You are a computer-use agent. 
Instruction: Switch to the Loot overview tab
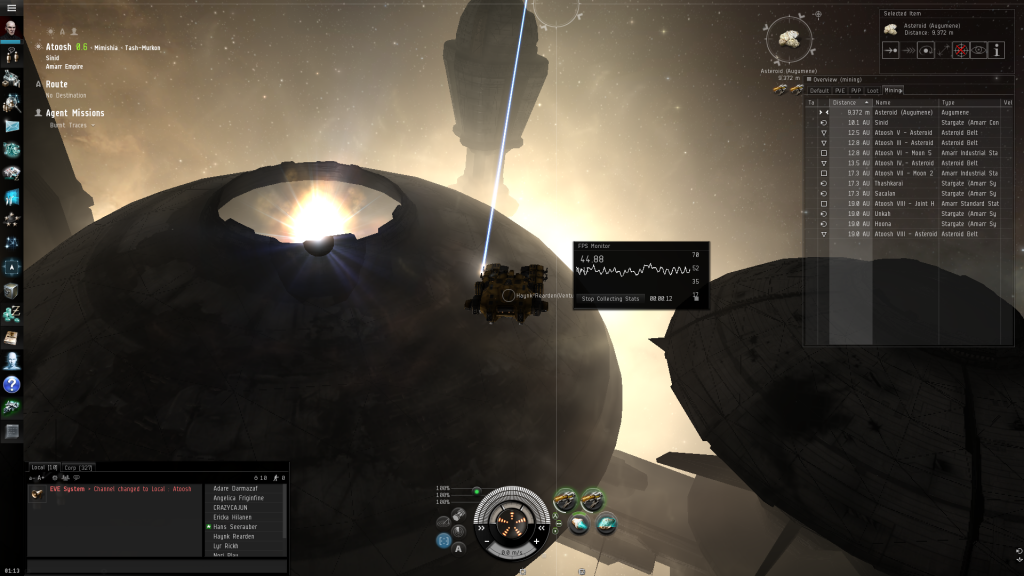[873, 90]
